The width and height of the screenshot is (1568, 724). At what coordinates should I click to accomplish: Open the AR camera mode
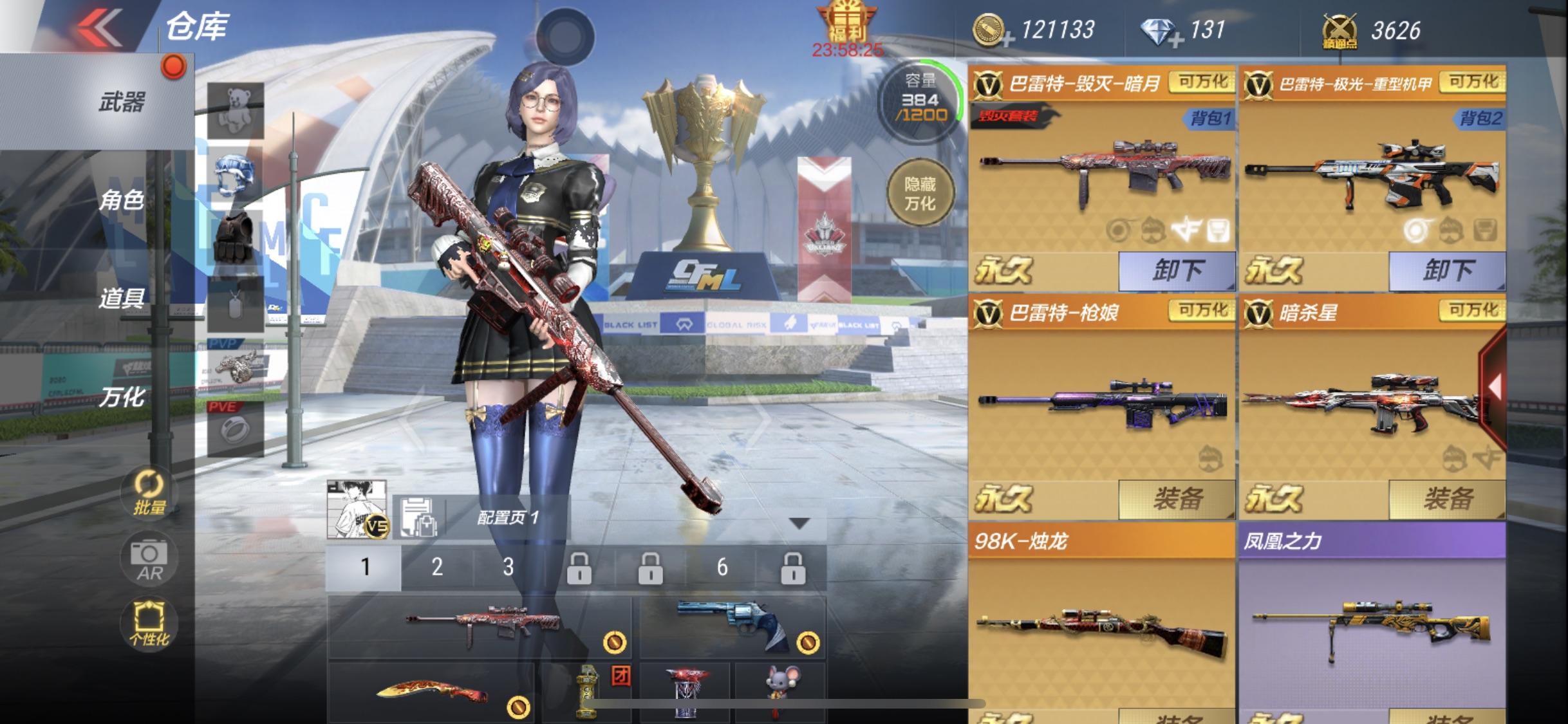[x=149, y=560]
